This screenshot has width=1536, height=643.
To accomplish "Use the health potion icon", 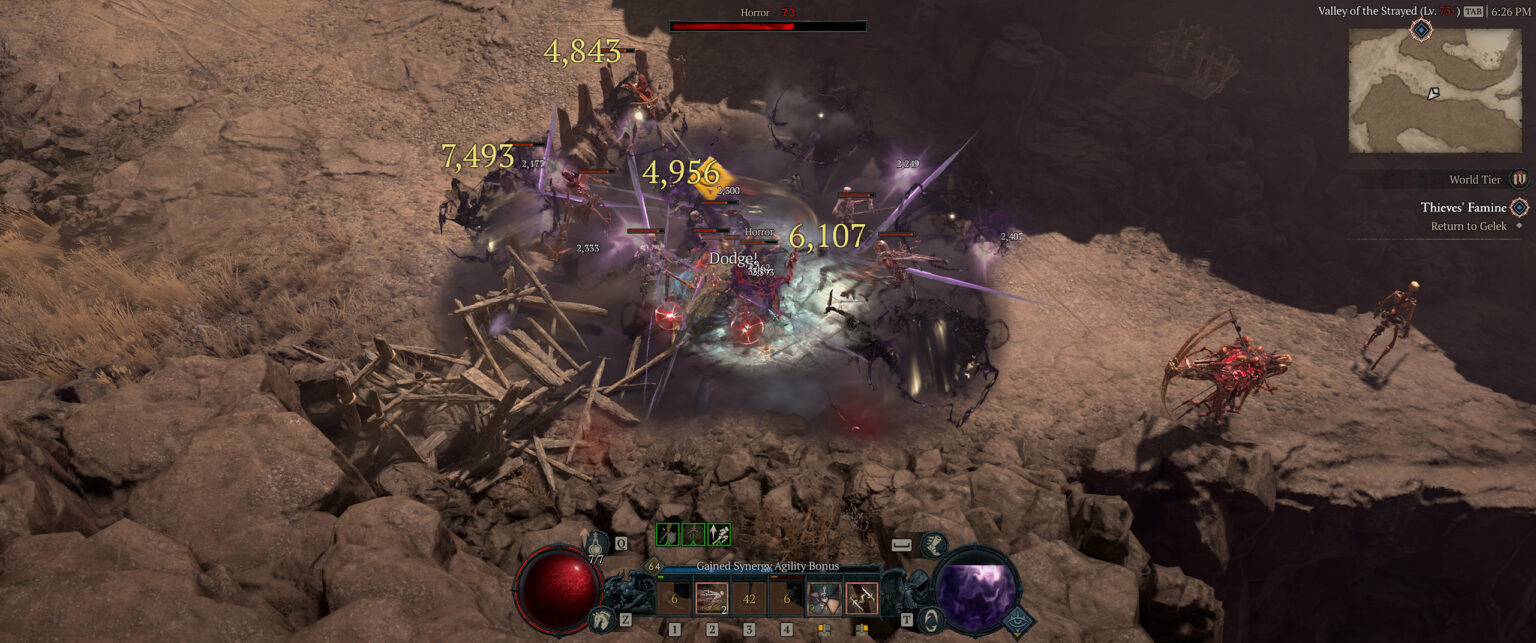I will 597,545.
